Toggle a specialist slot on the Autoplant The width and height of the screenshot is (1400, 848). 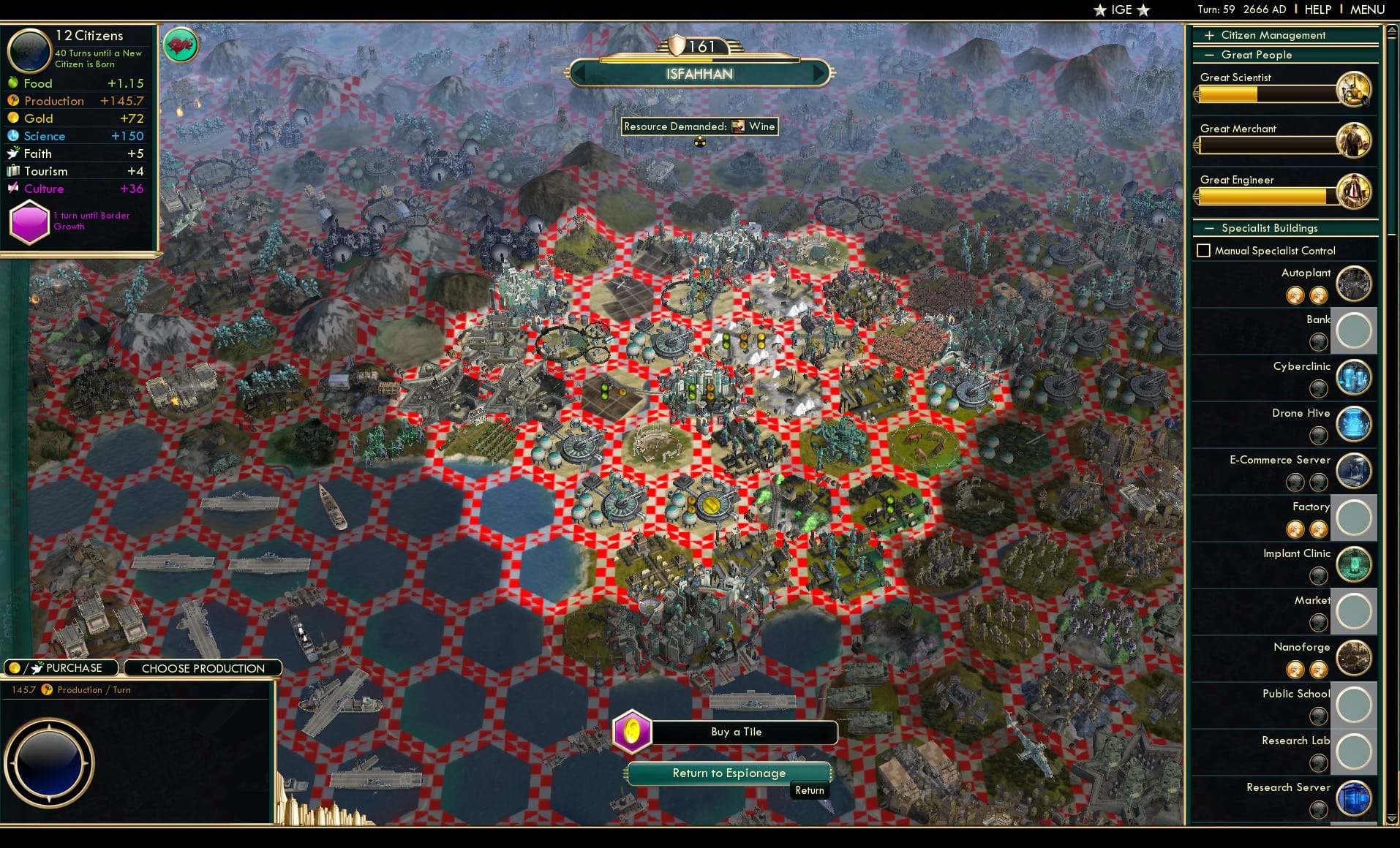coord(1296,295)
